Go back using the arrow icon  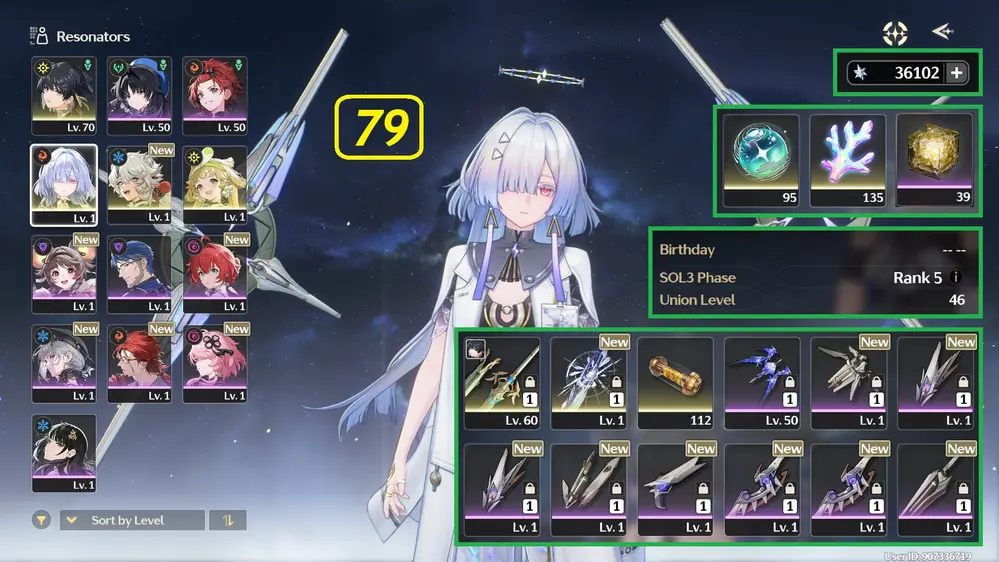pos(942,32)
